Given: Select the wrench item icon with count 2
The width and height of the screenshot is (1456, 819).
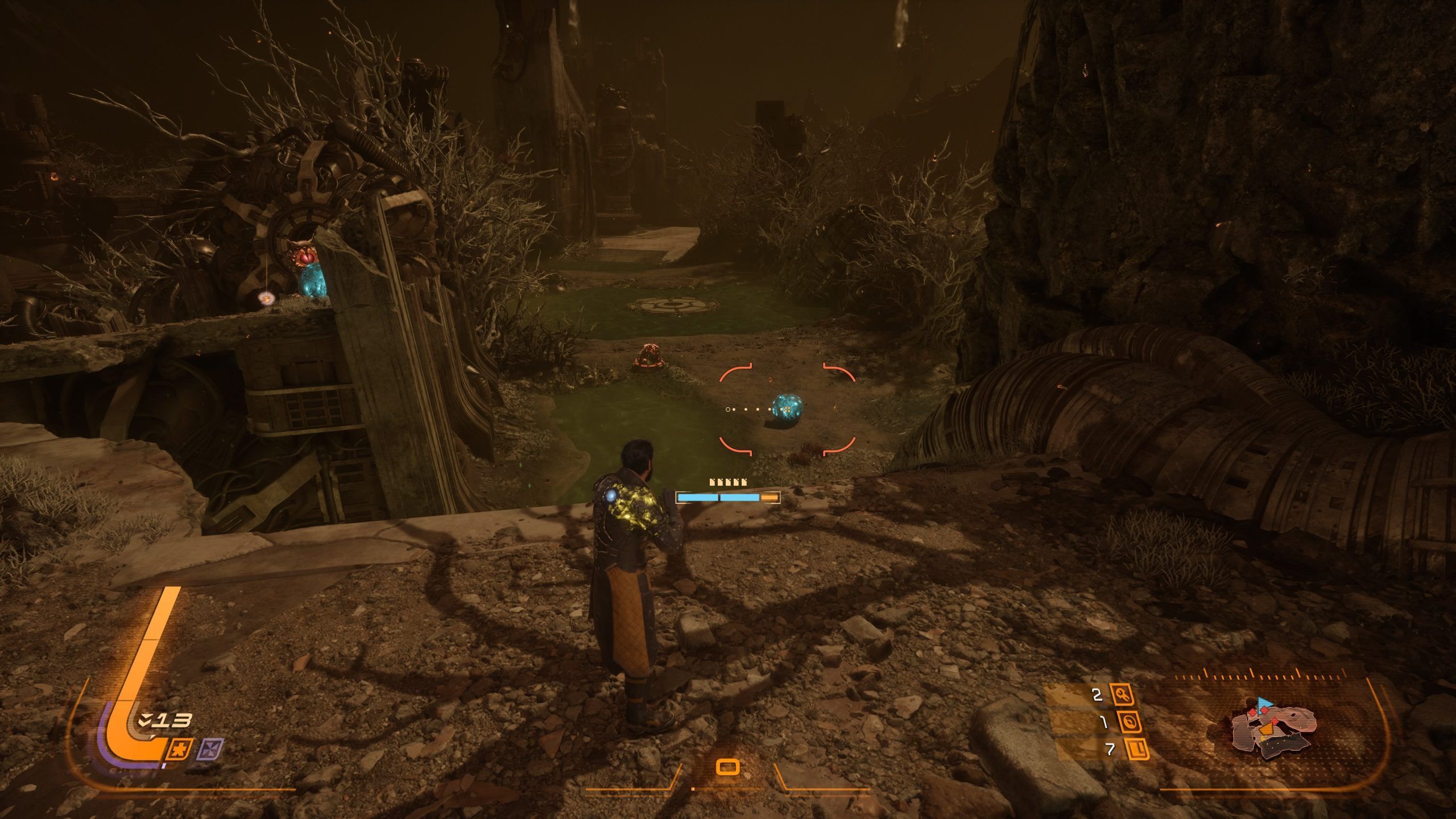Looking at the screenshot, I should coord(1122,694).
